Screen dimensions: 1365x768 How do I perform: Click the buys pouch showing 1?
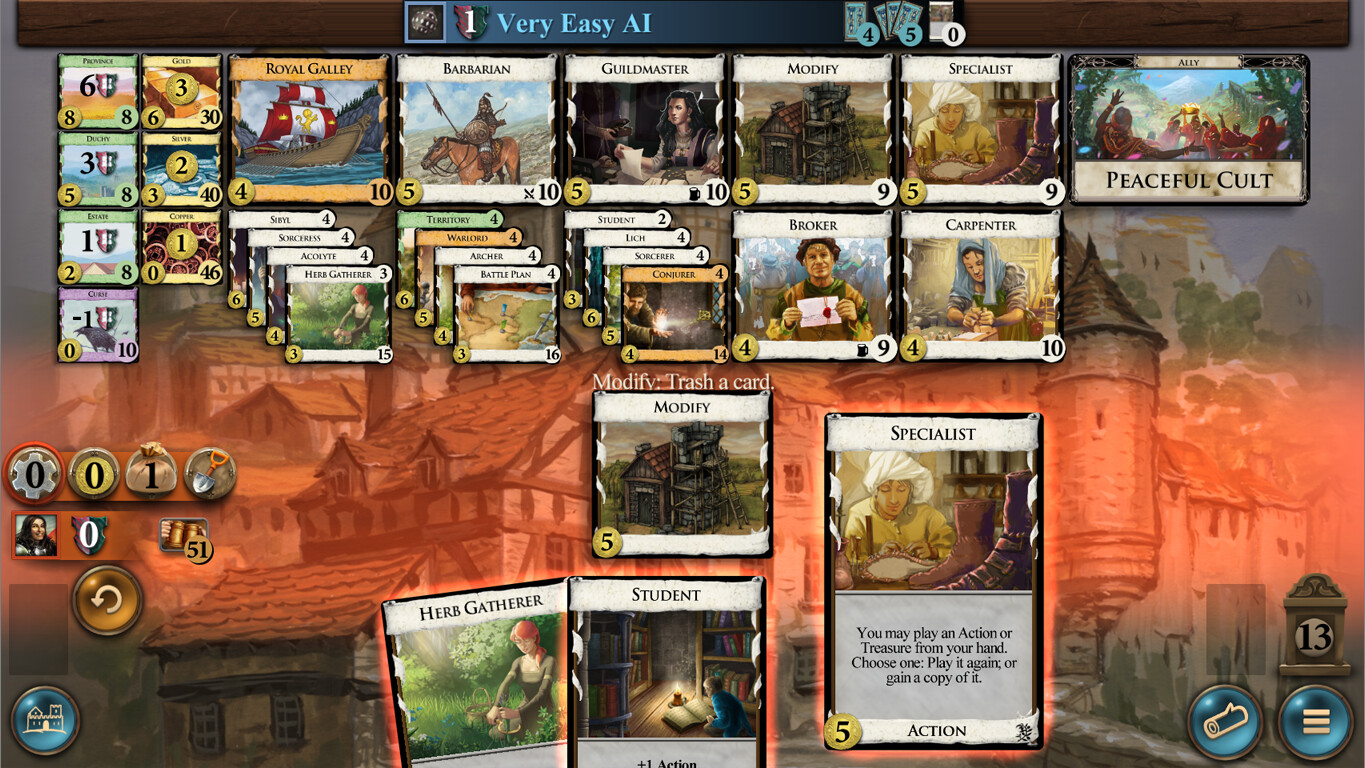(151, 472)
